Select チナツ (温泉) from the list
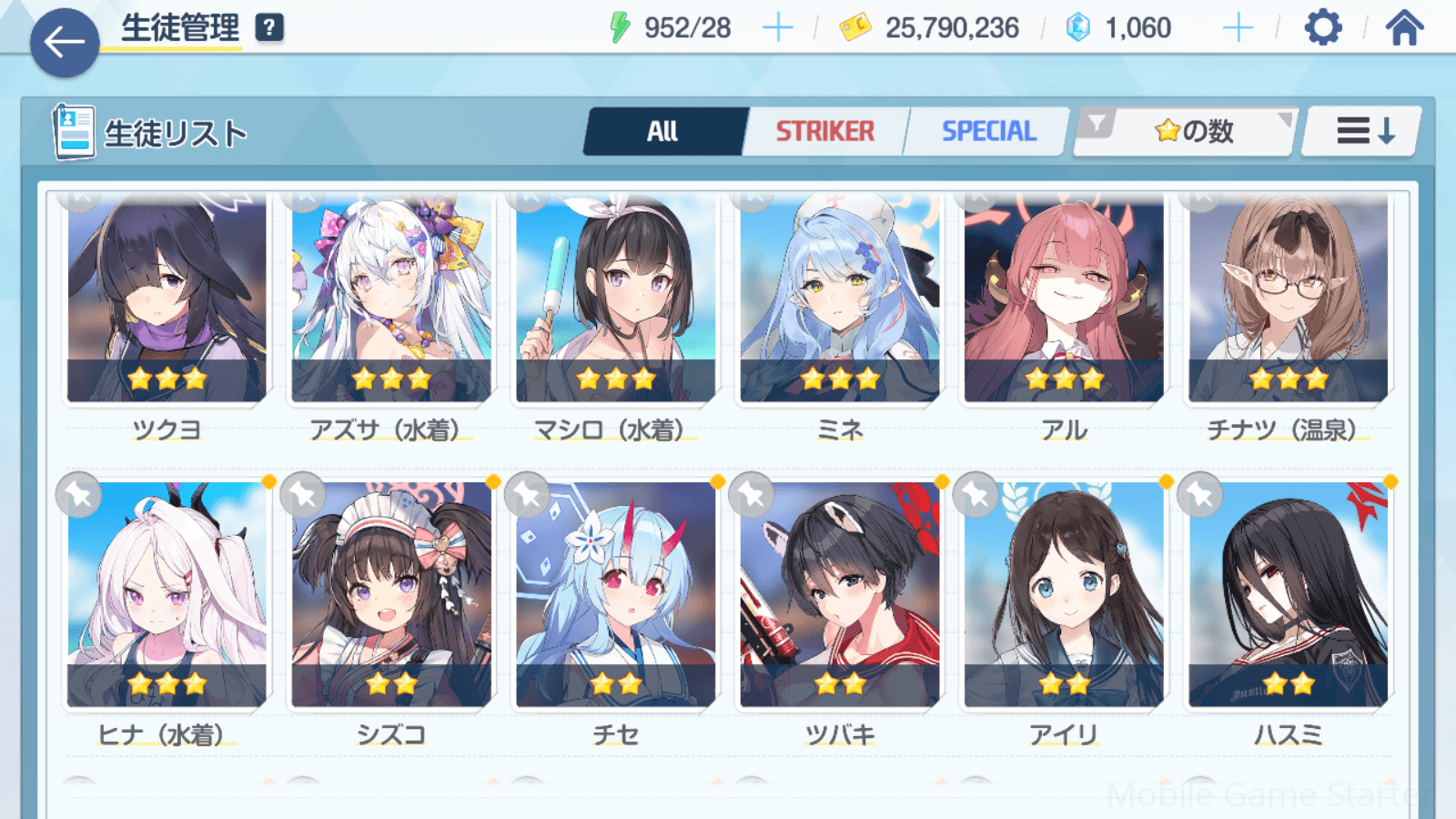 tap(1288, 300)
